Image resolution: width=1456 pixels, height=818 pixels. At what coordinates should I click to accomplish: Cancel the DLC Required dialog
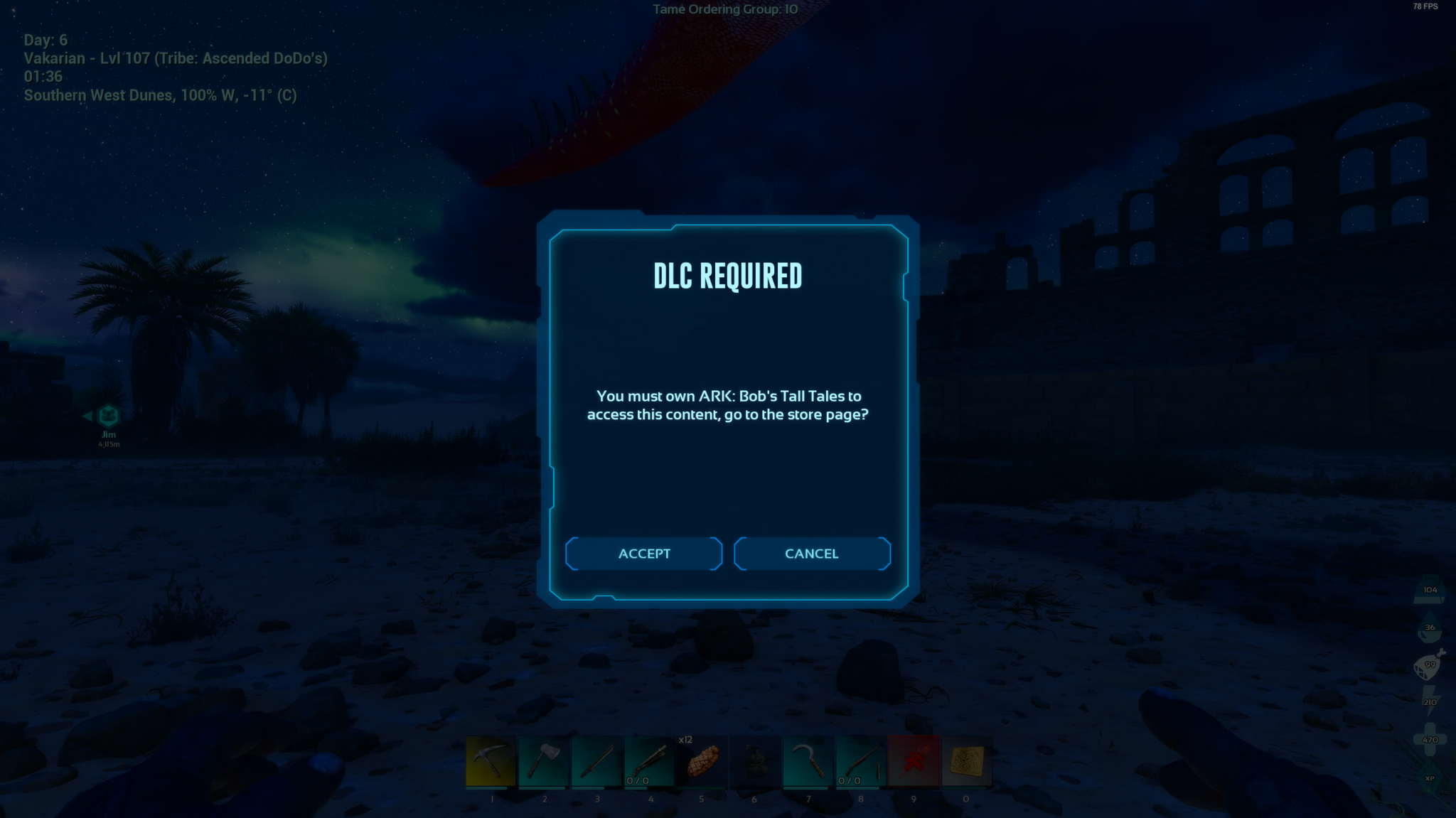tap(812, 554)
